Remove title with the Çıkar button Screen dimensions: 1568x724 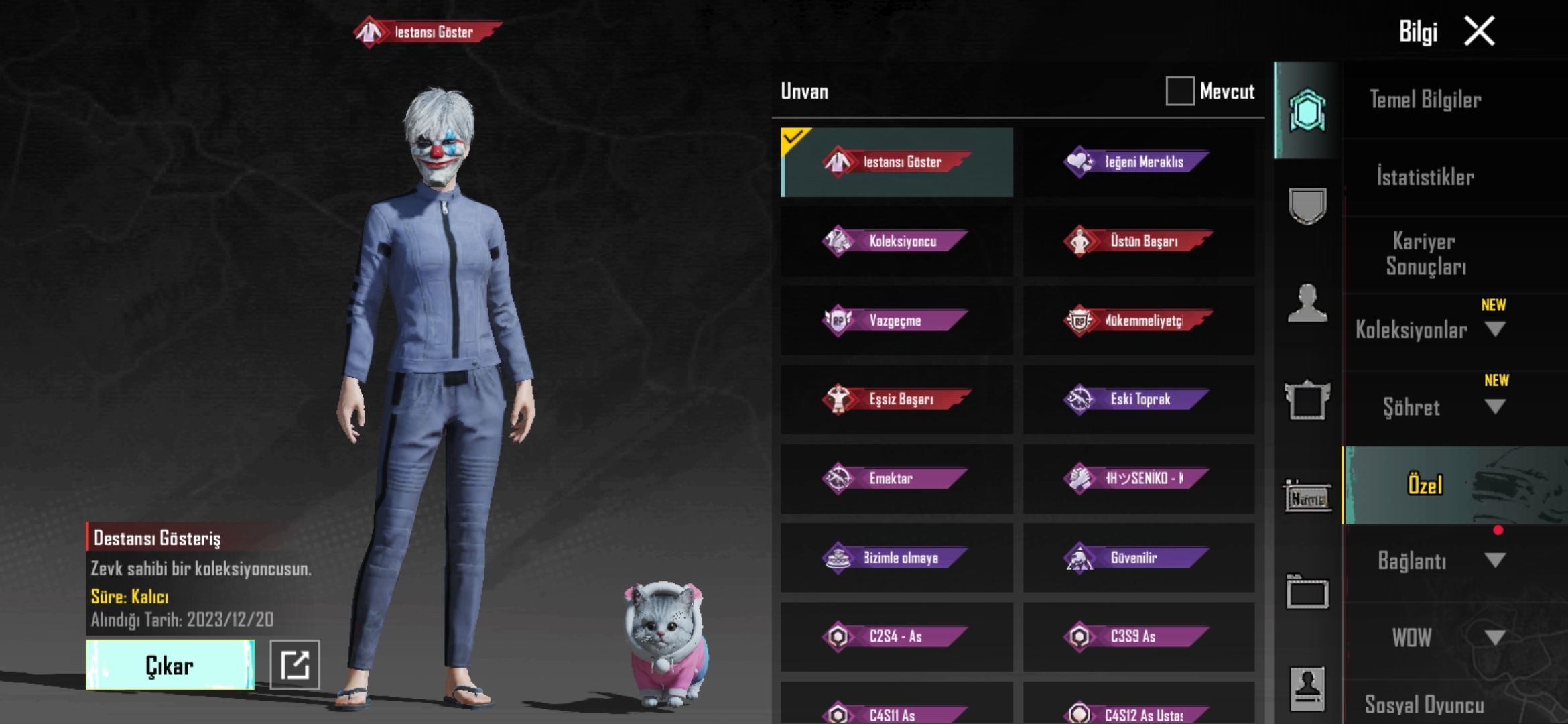(x=170, y=665)
